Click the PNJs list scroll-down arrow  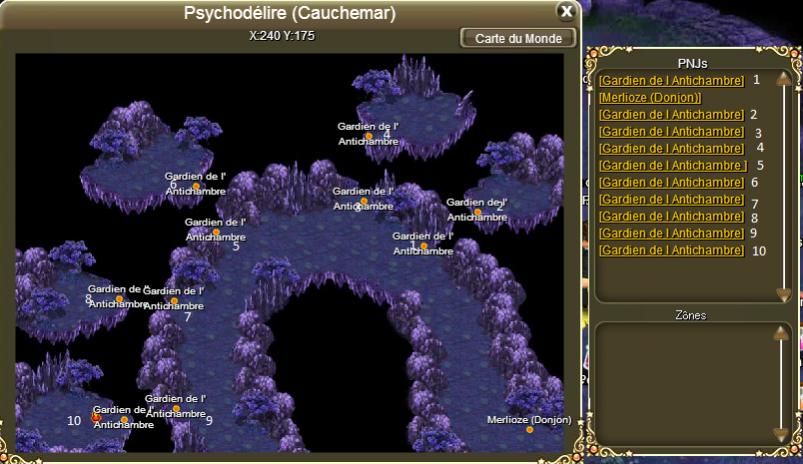[784, 293]
